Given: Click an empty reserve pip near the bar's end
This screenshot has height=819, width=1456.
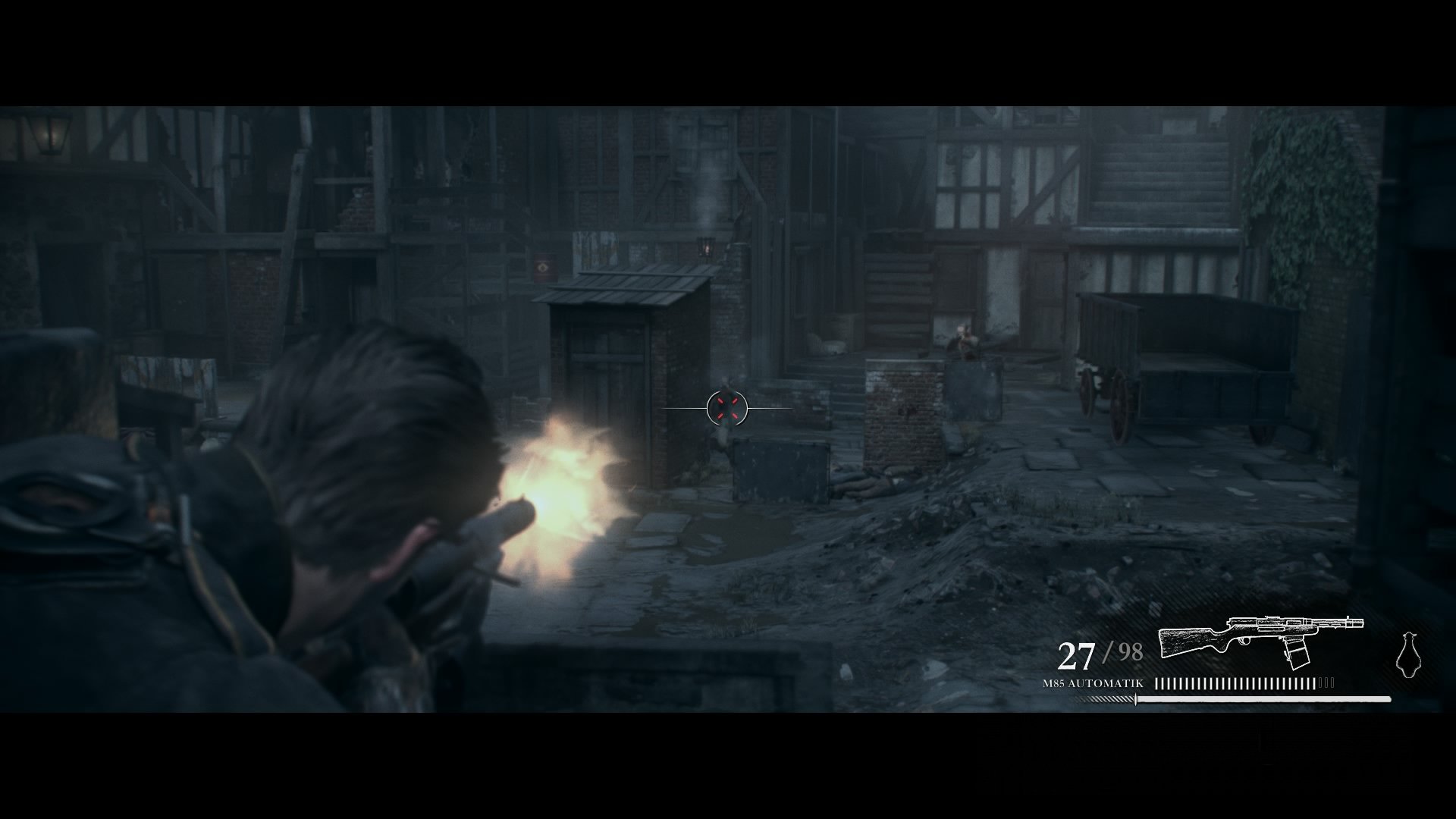Looking at the screenshot, I should coord(1326,682).
